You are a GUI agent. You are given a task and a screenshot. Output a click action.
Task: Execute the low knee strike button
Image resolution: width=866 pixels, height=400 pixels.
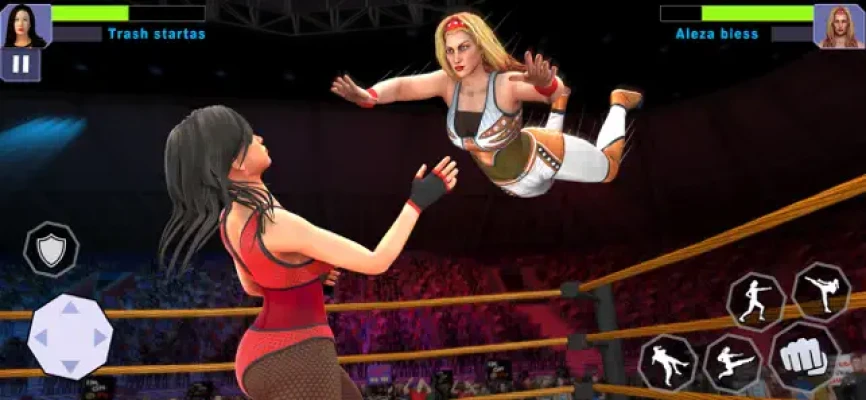point(667,362)
